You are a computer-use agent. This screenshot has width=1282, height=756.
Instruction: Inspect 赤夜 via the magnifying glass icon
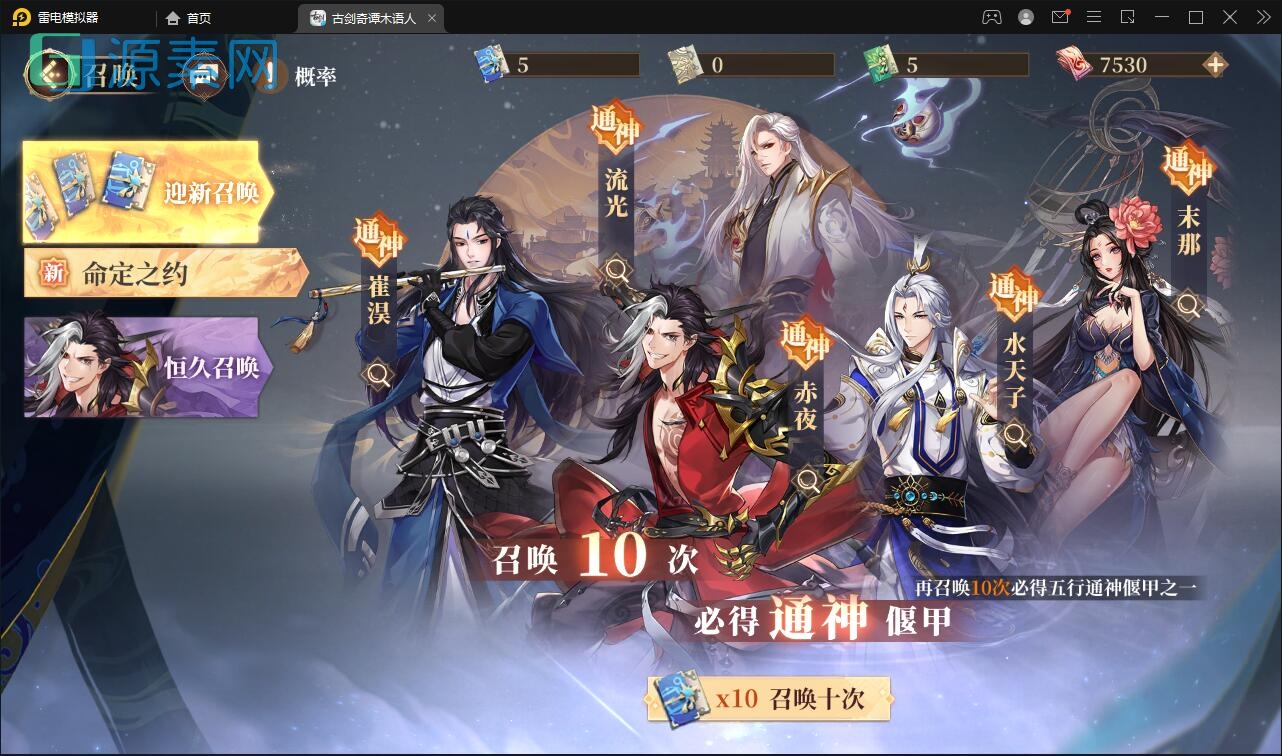point(806,479)
